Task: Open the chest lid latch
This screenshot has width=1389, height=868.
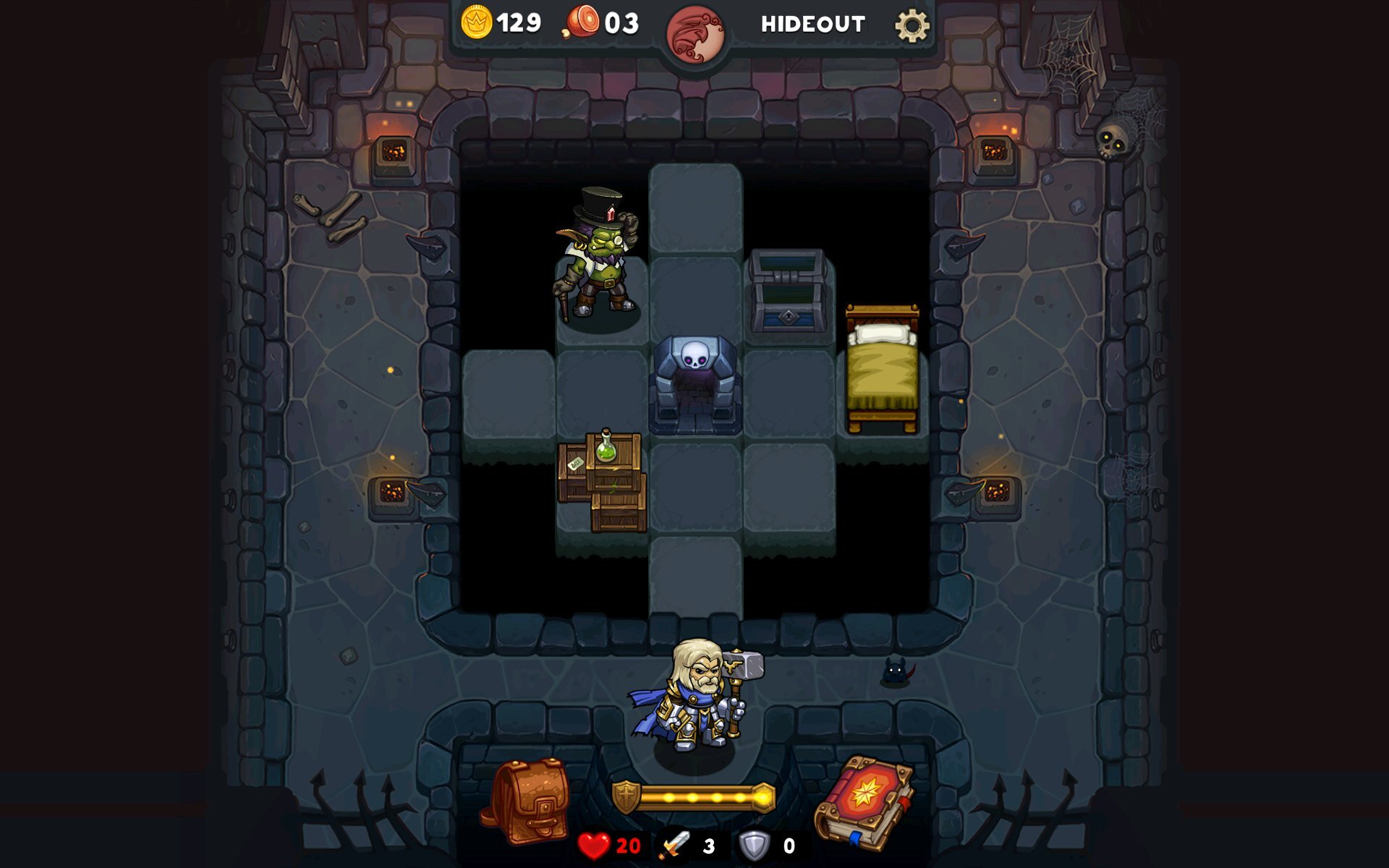Action: pos(785,276)
